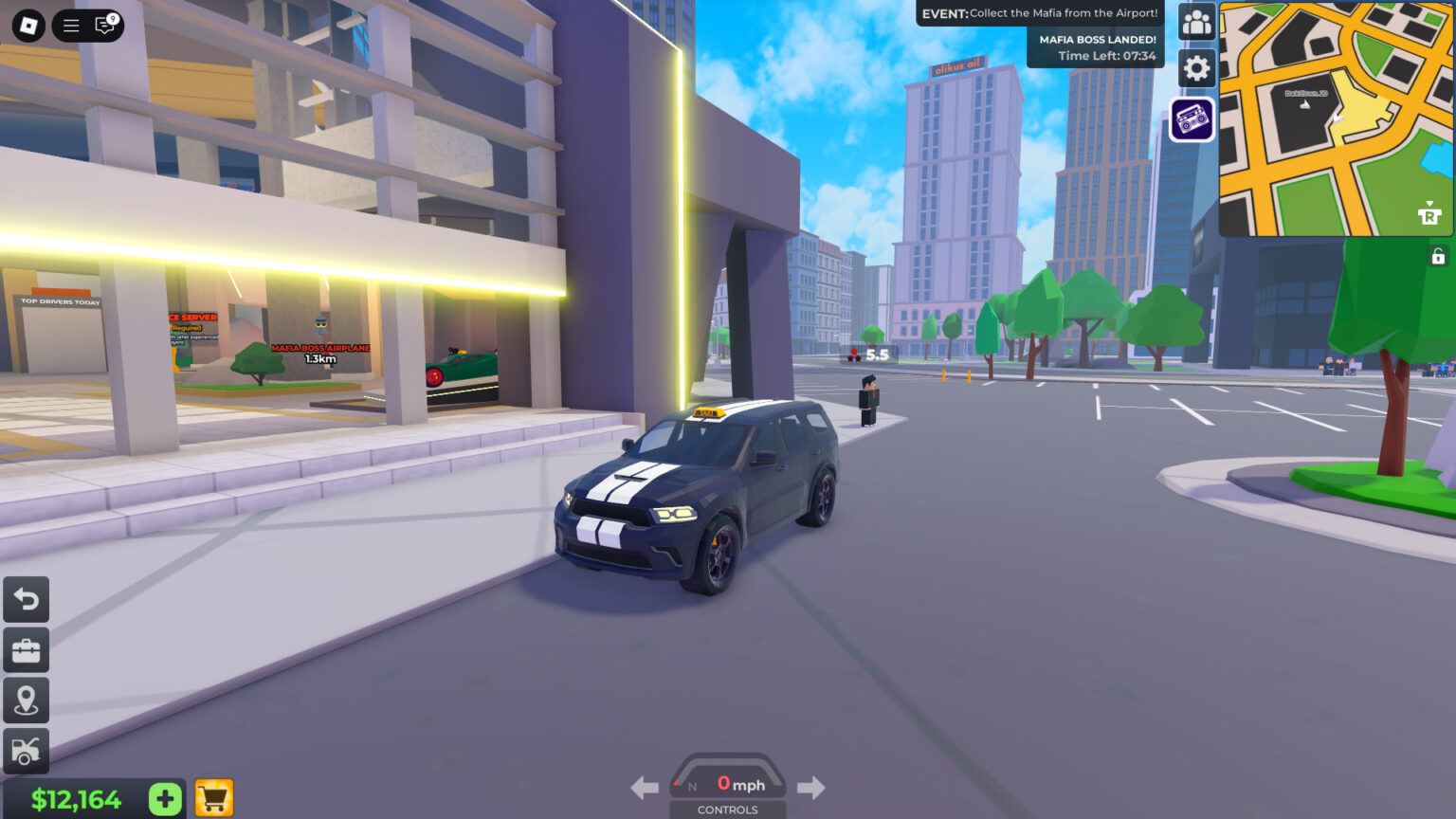Expand the CONTROLS panel
This screenshot has width=1456, height=819.
pos(727,810)
